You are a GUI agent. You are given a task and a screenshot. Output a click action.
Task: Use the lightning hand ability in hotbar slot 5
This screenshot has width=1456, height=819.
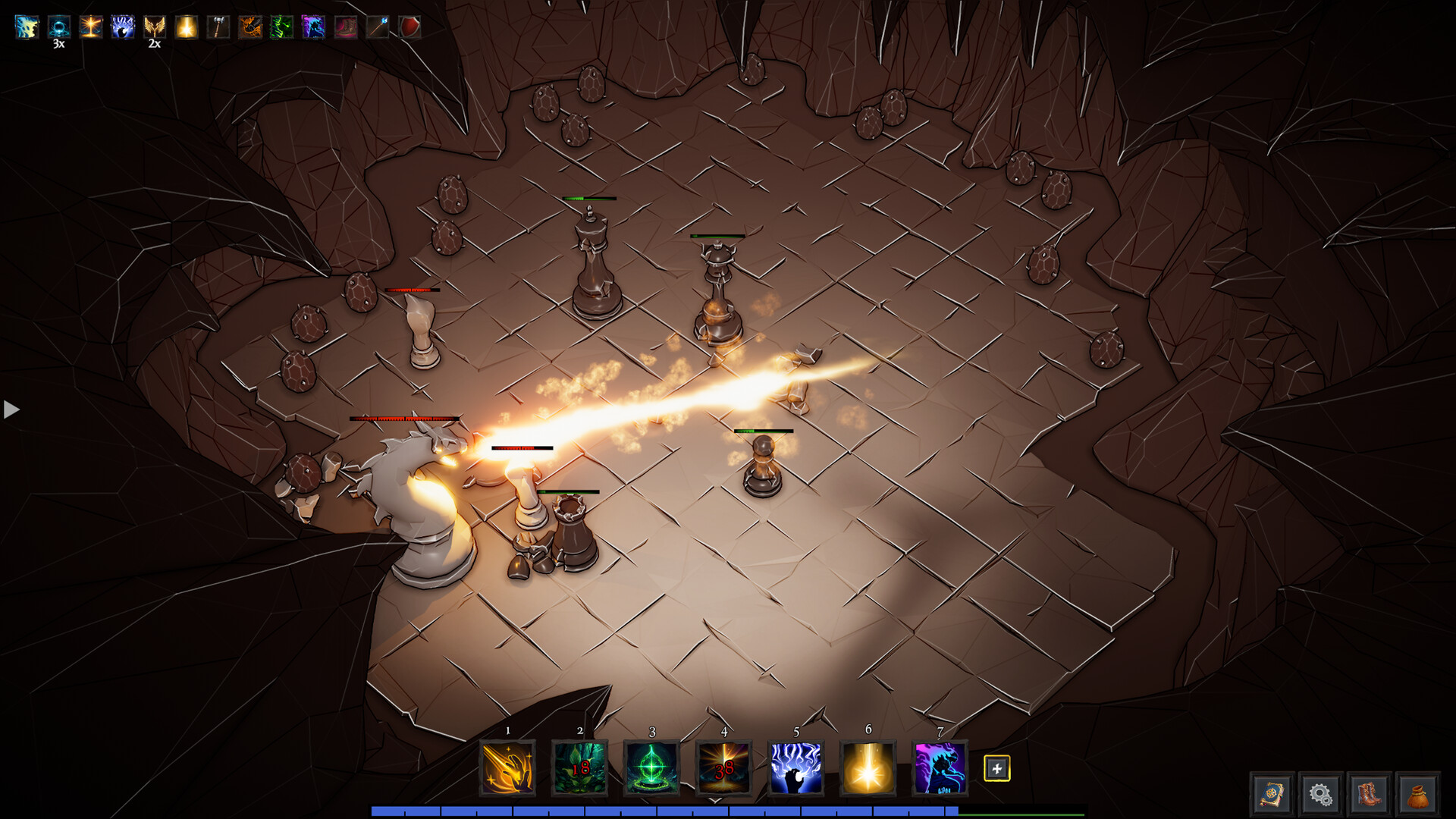(795, 767)
